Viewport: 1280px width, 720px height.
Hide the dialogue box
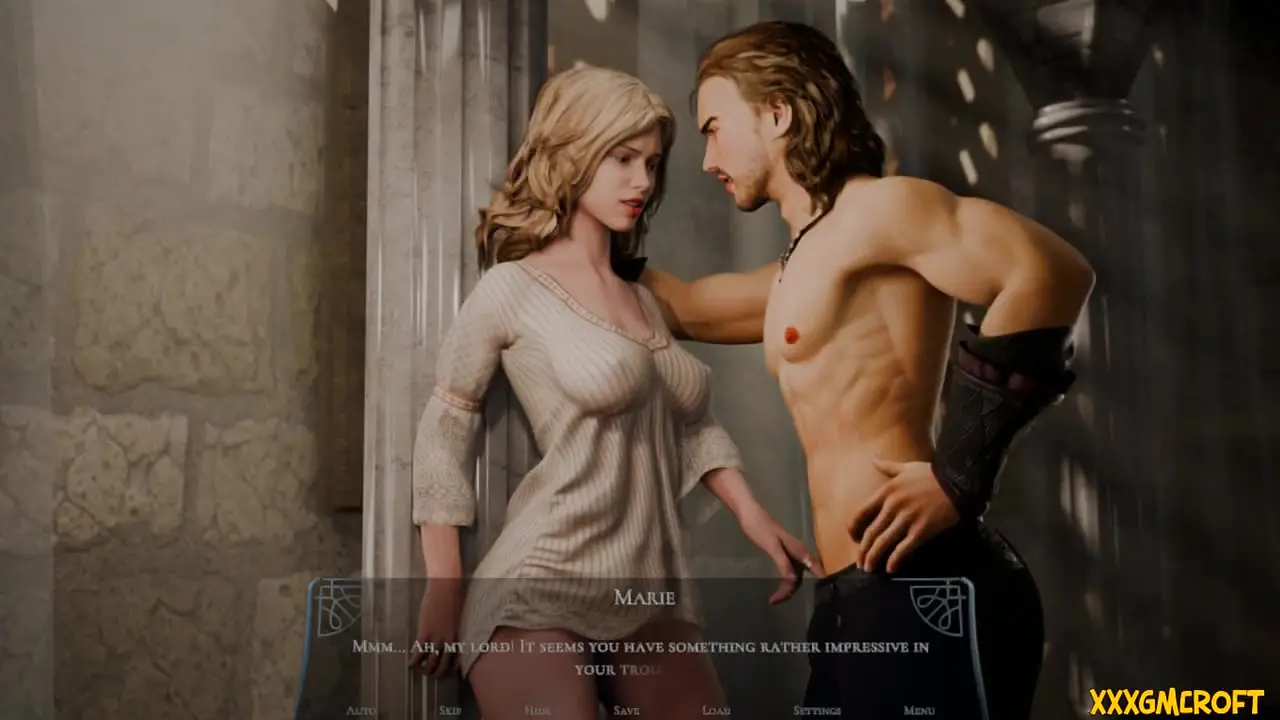pyautogui.click(x=538, y=710)
